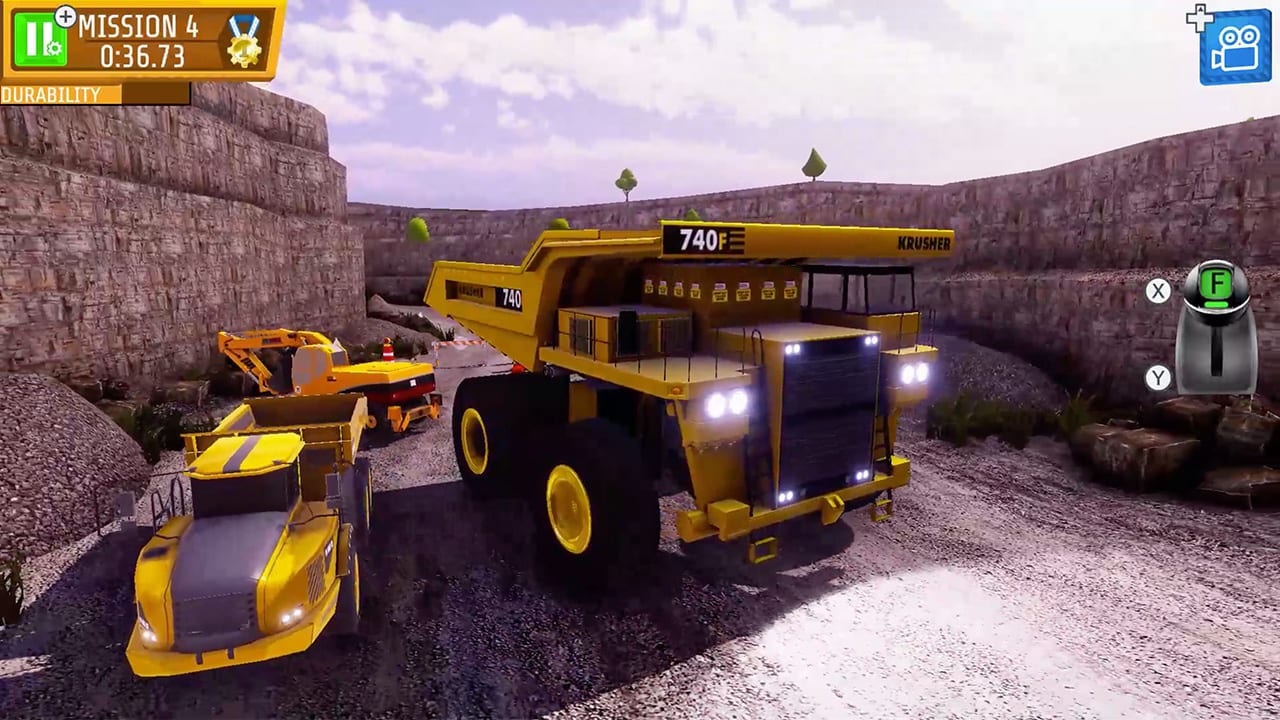
Task: Click the D-pad plus icon near the camera
Action: click(1199, 16)
